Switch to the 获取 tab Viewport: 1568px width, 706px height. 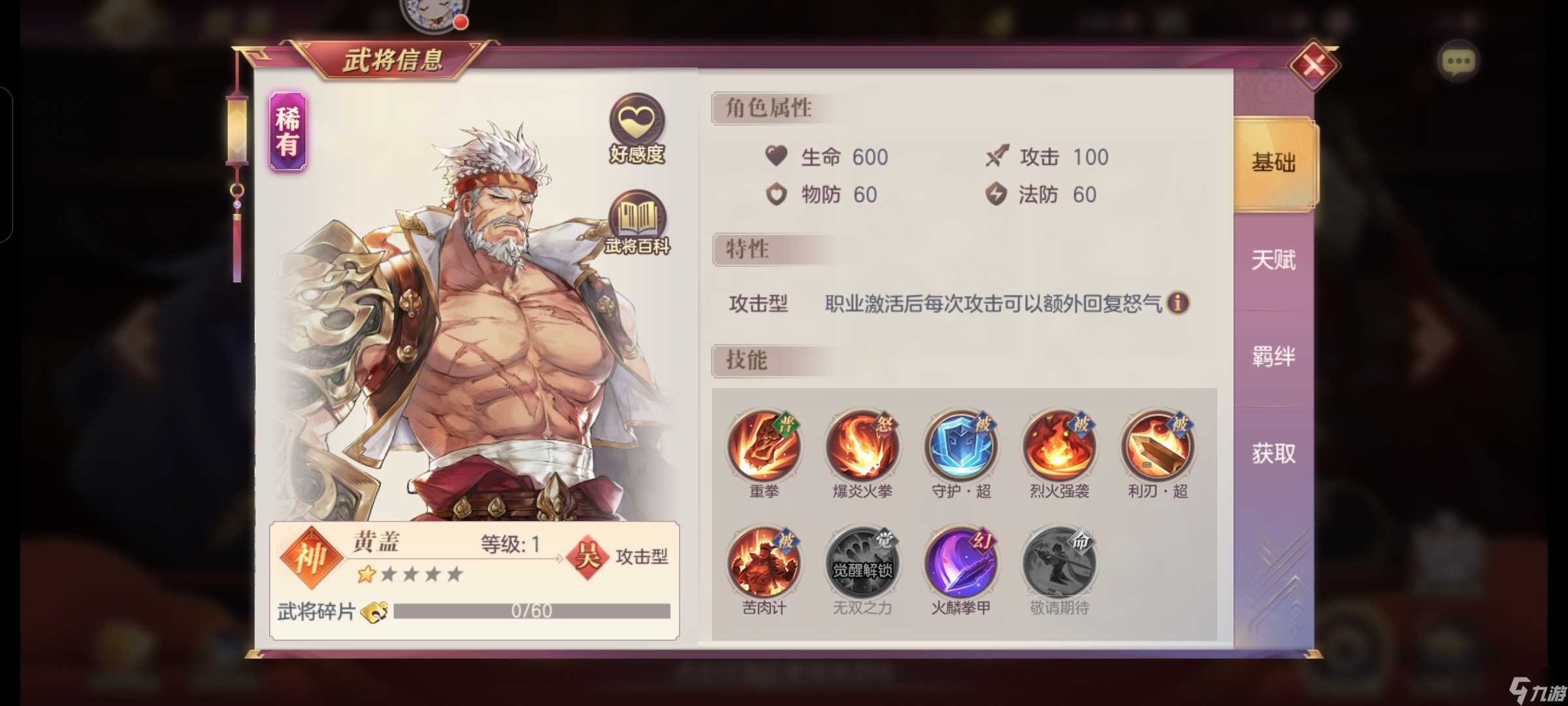pyautogui.click(x=1273, y=451)
